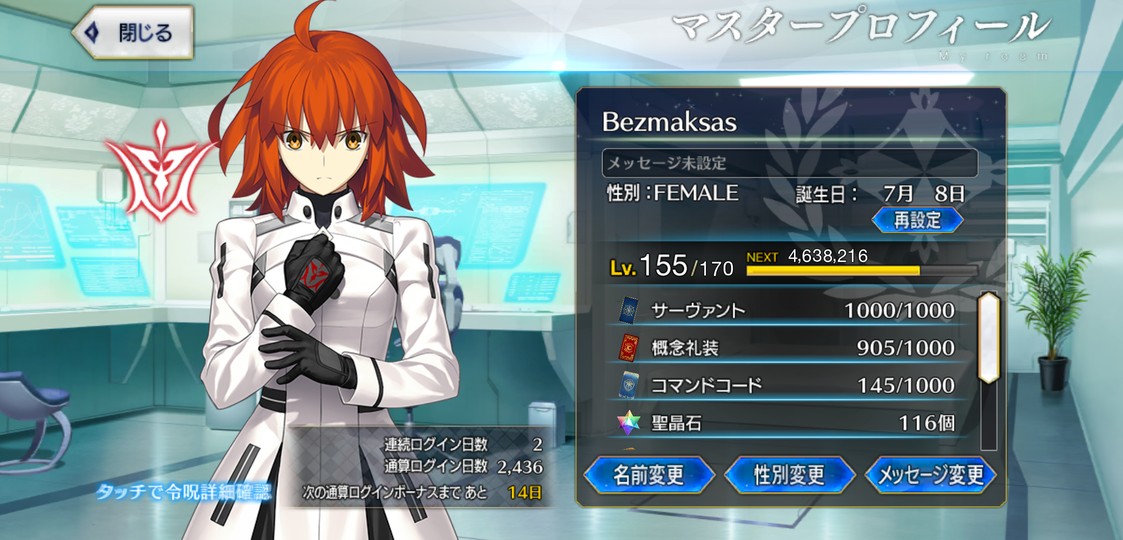Screen dimensions: 1123x540
Task: Tap the red Command Spell emblem for details
Action: coord(162,168)
